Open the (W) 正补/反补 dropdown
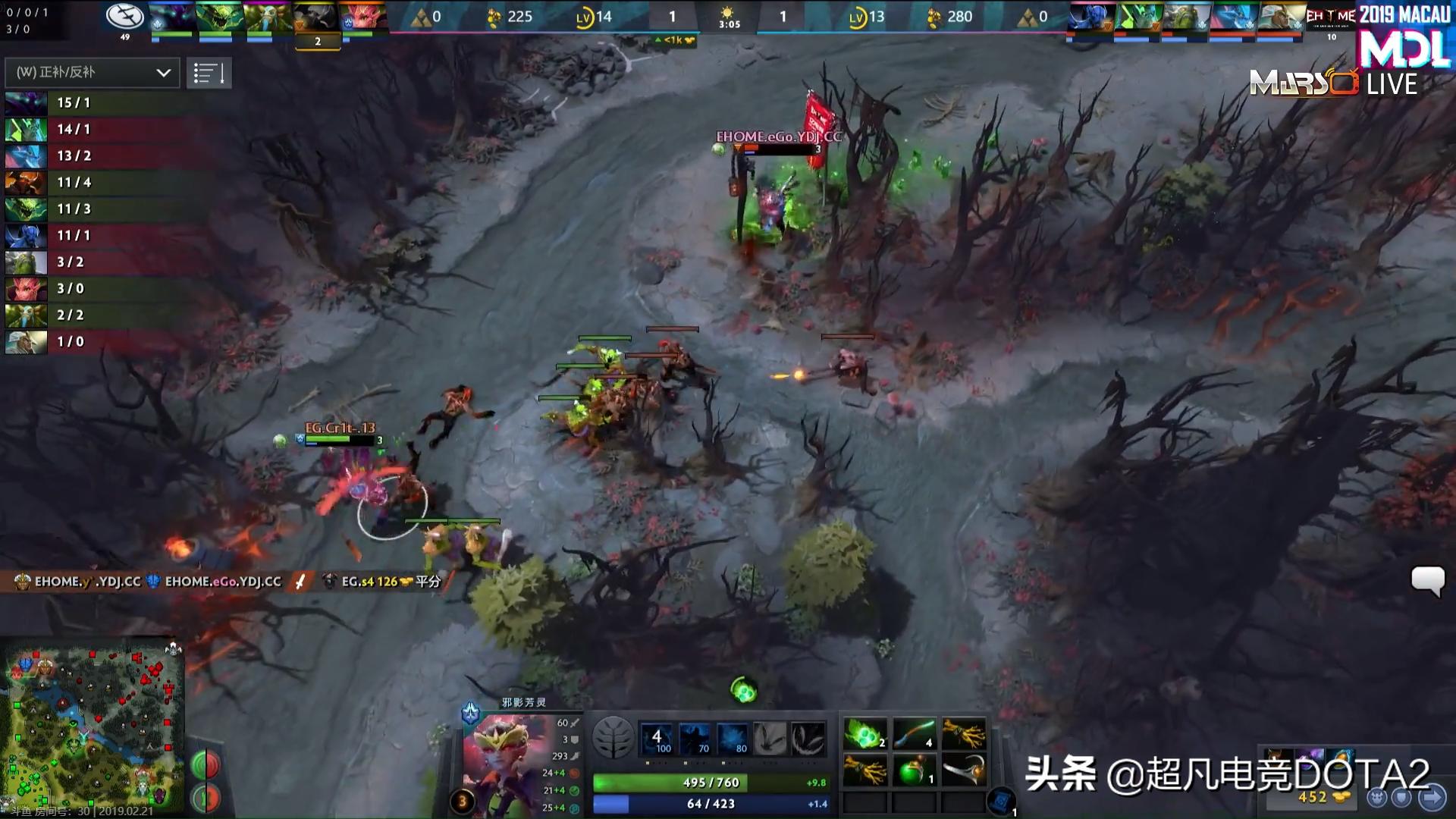The image size is (1456, 819). pos(83,73)
